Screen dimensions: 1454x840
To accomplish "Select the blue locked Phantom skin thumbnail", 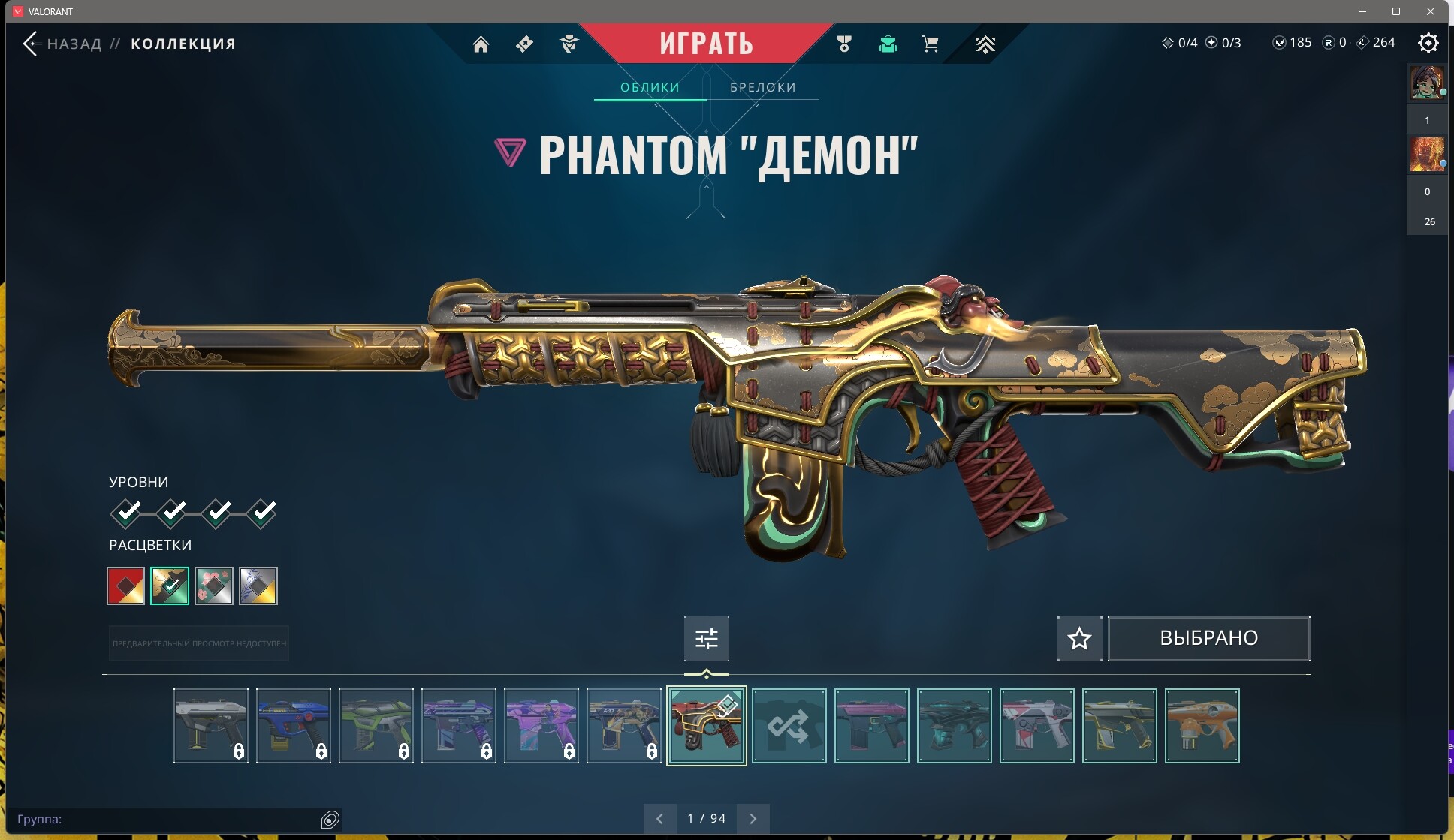I will 293,726.
